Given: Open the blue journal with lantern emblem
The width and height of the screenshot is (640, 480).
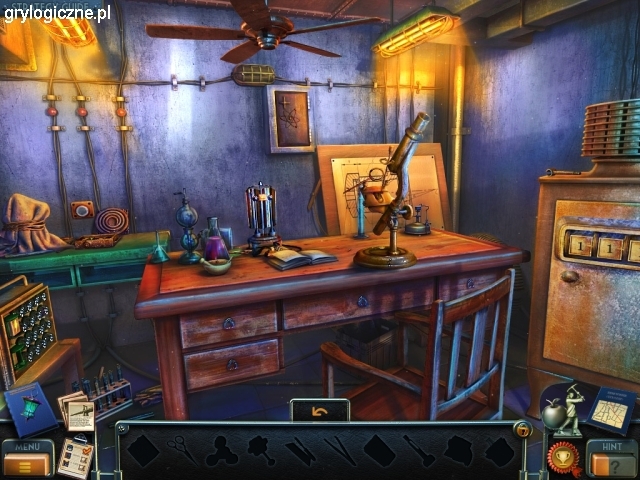Looking at the screenshot, I should click(x=31, y=409).
